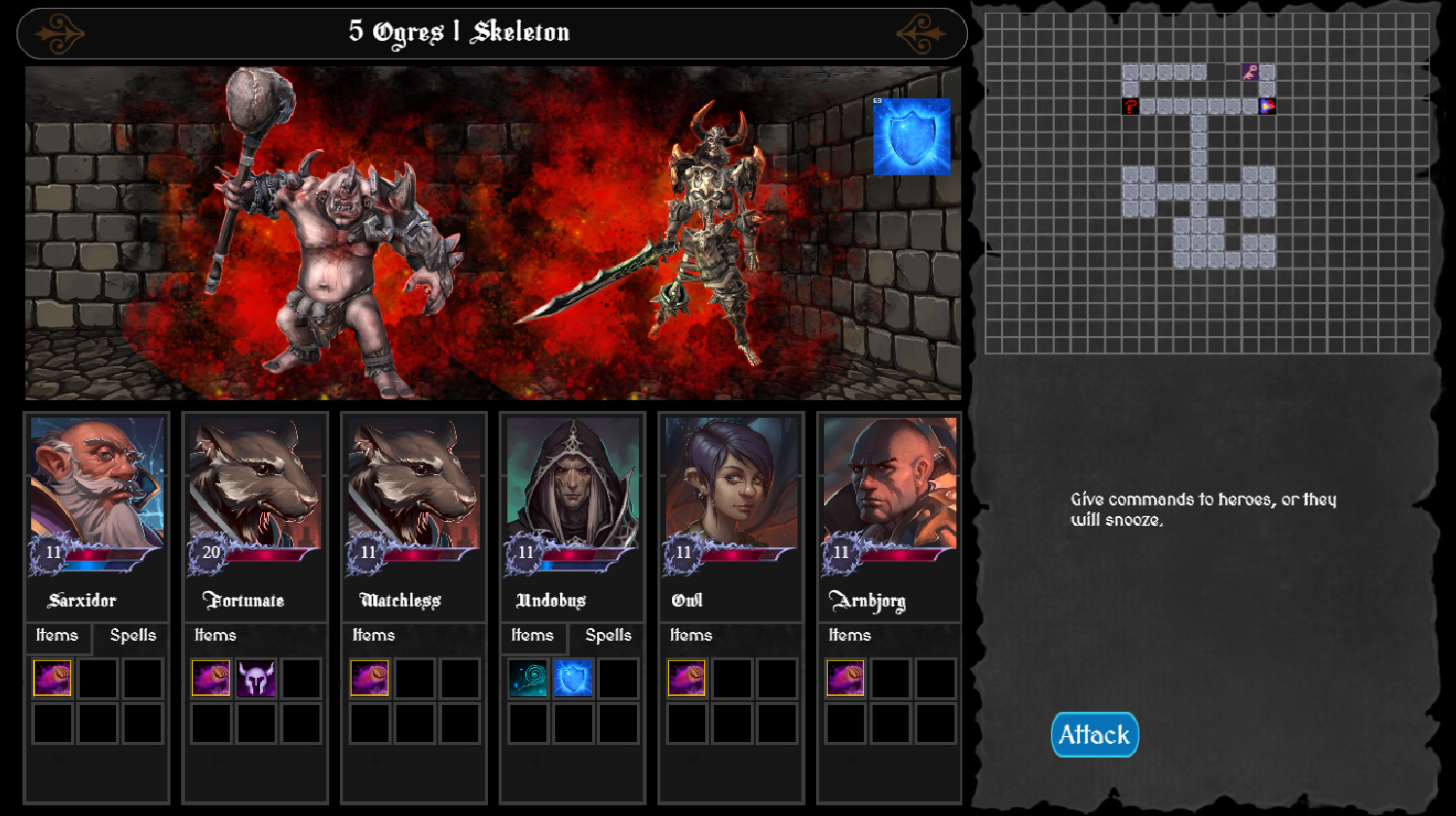This screenshot has width=1456, height=816.
Task: Select the purple key marker on the map
Action: pyautogui.click(x=1250, y=72)
